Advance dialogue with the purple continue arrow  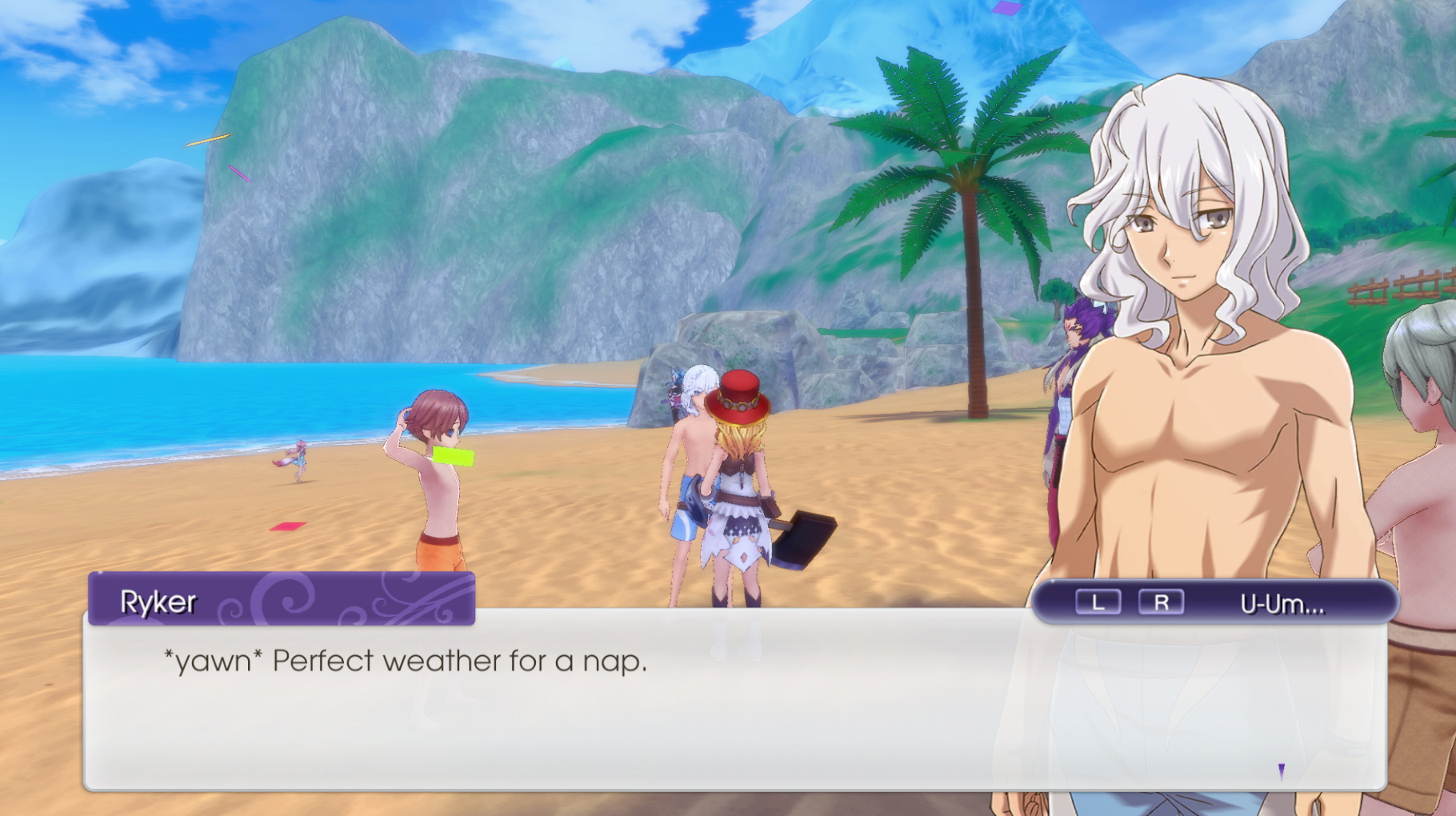1281,771
